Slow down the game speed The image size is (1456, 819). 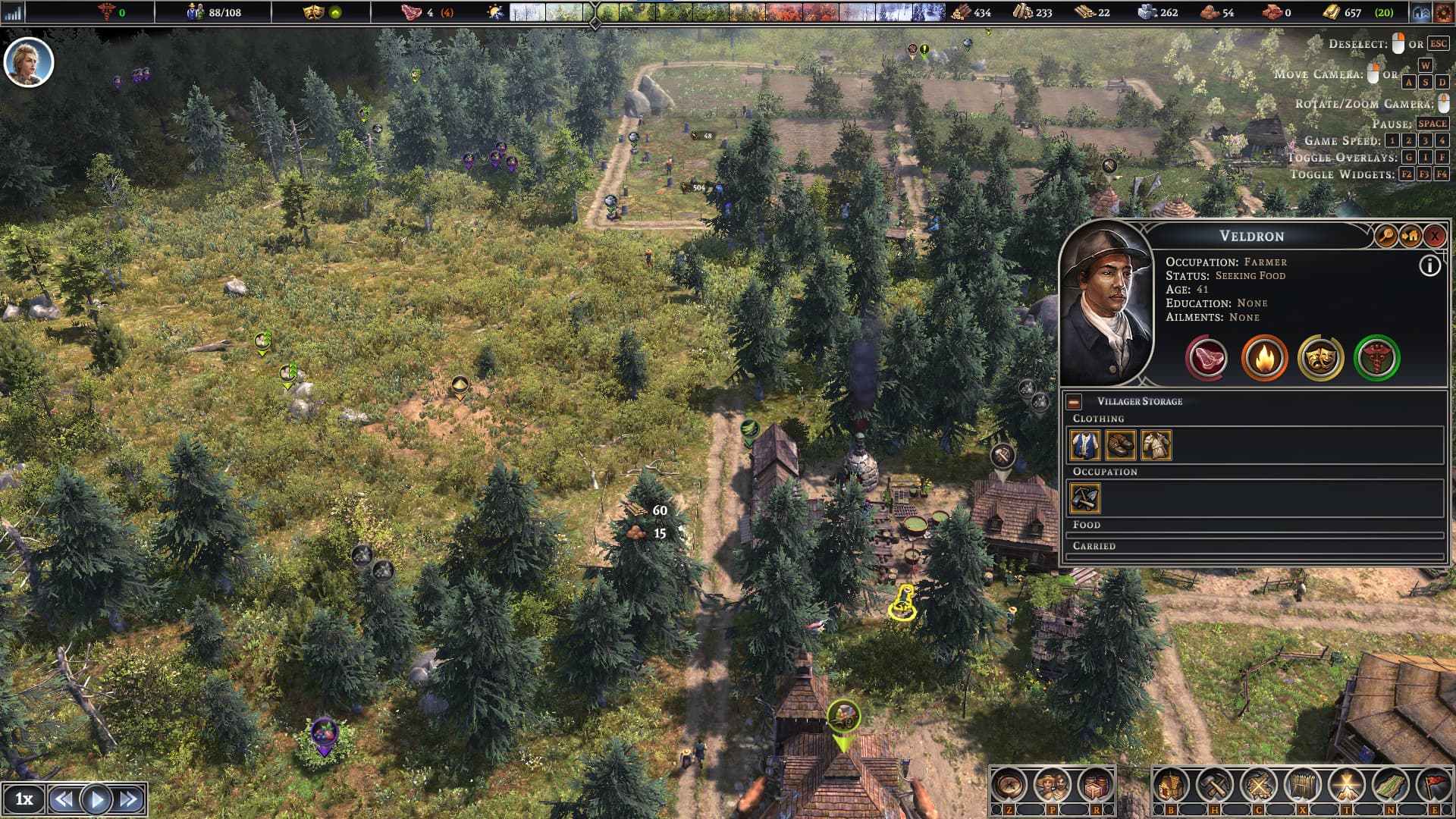pyautogui.click(x=64, y=799)
